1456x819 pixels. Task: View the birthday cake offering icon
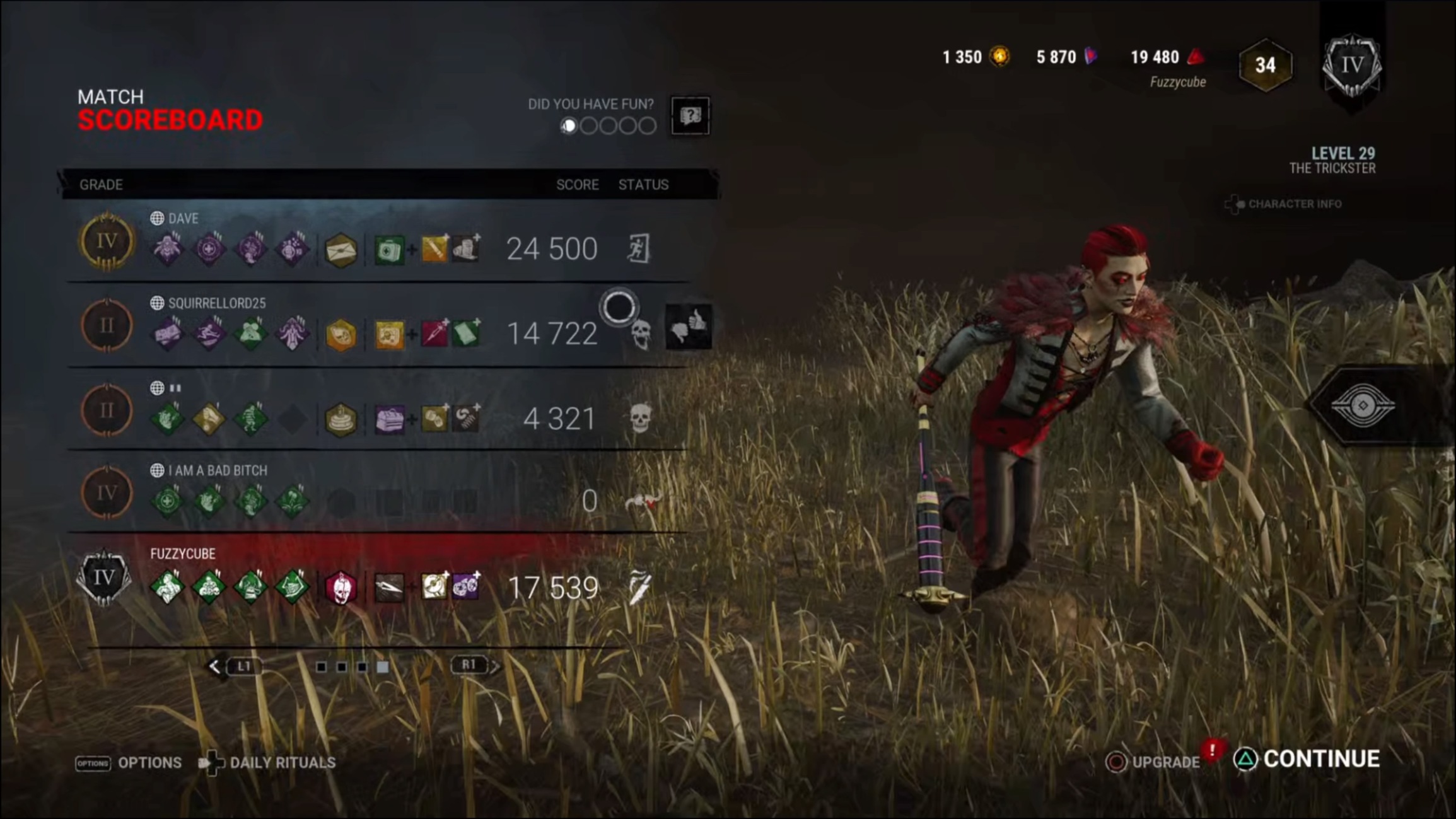coord(341,417)
